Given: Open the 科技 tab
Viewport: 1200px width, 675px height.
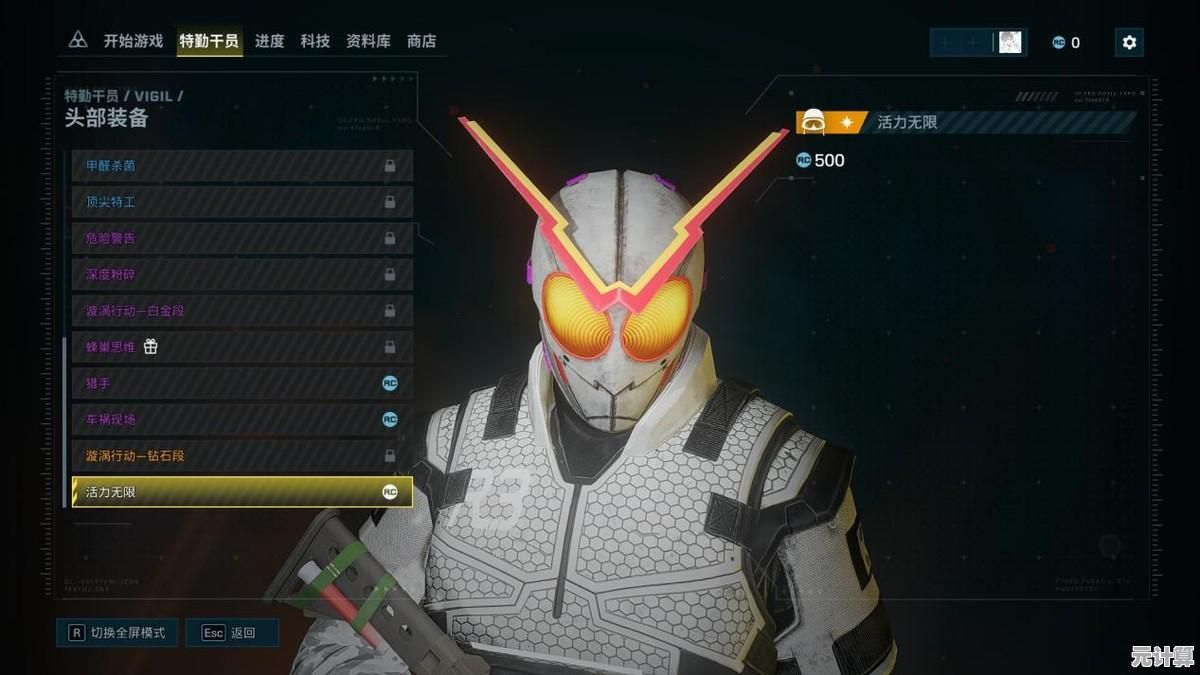Looking at the screenshot, I should tap(315, 41).
